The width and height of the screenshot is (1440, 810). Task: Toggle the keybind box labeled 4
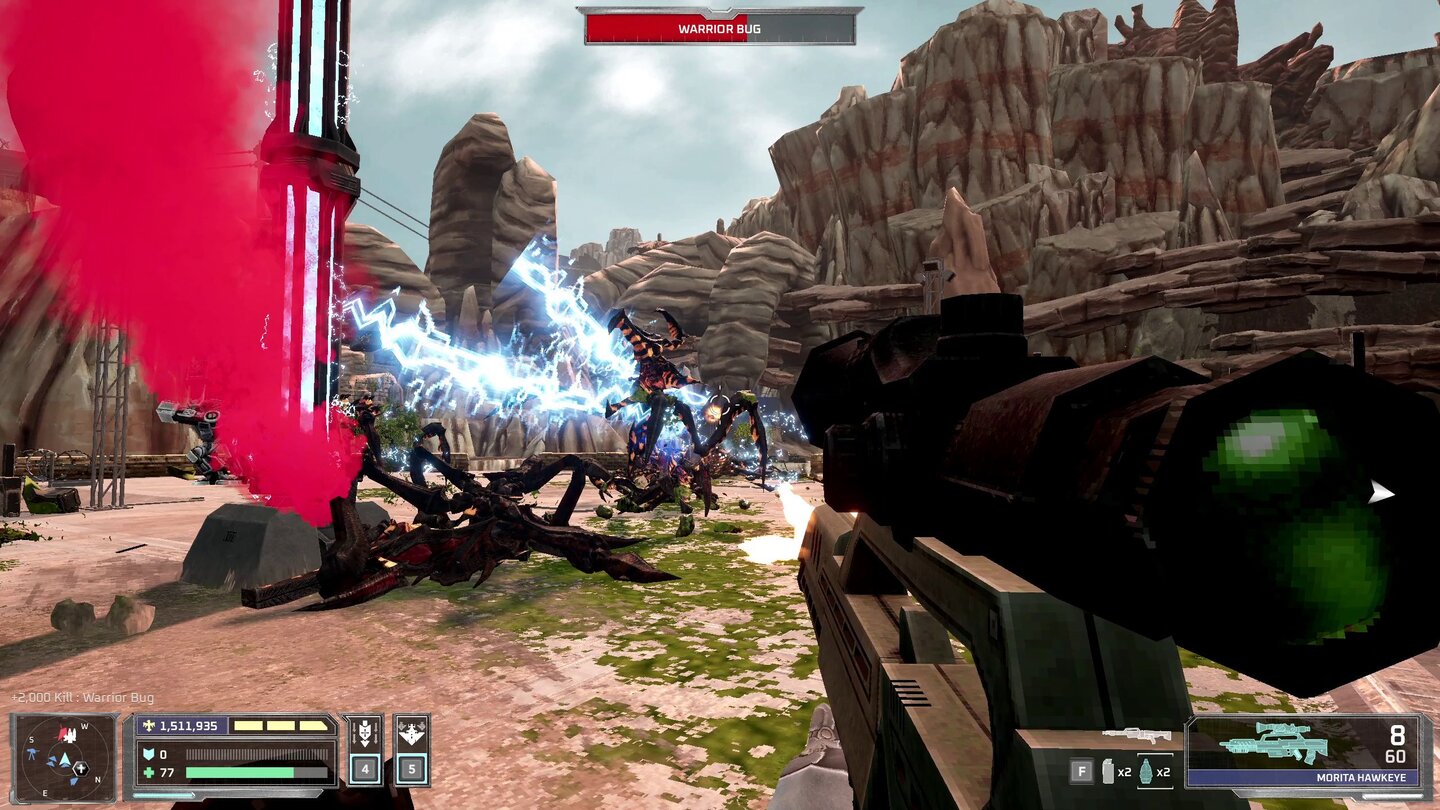coord(365,767)
